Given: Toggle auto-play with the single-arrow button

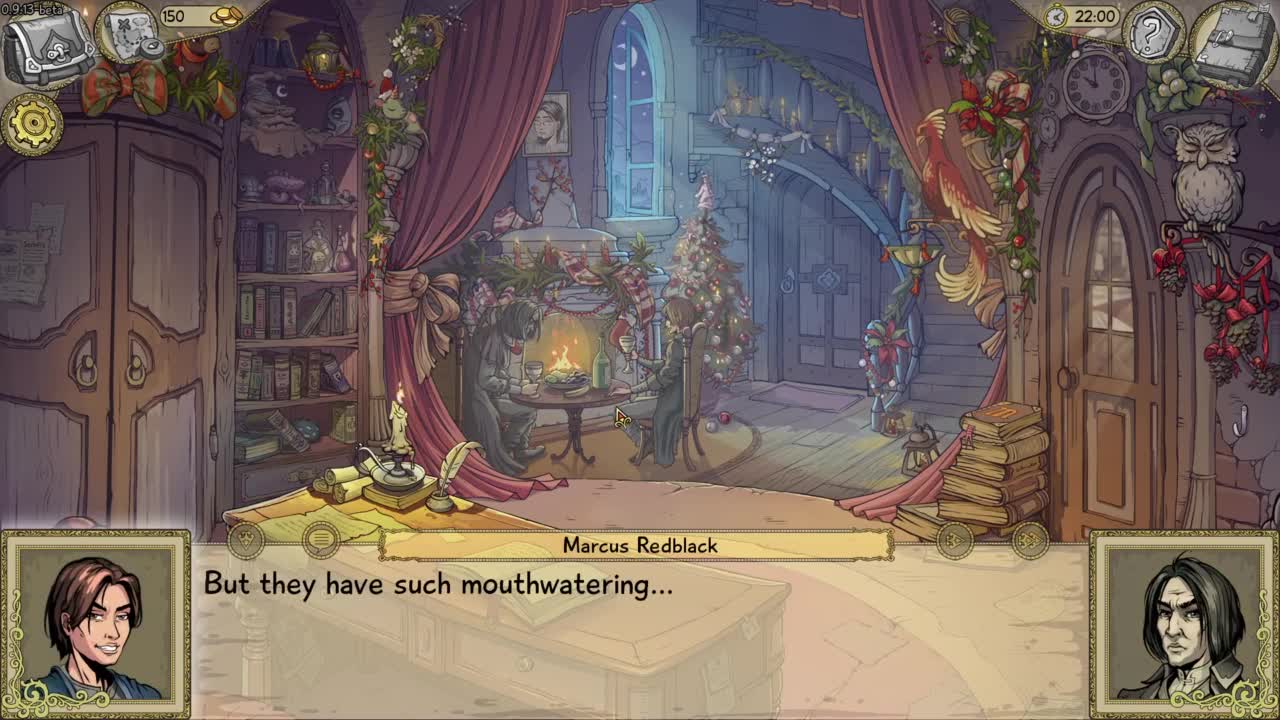Looking at the screenshot, I should (955, 541).
